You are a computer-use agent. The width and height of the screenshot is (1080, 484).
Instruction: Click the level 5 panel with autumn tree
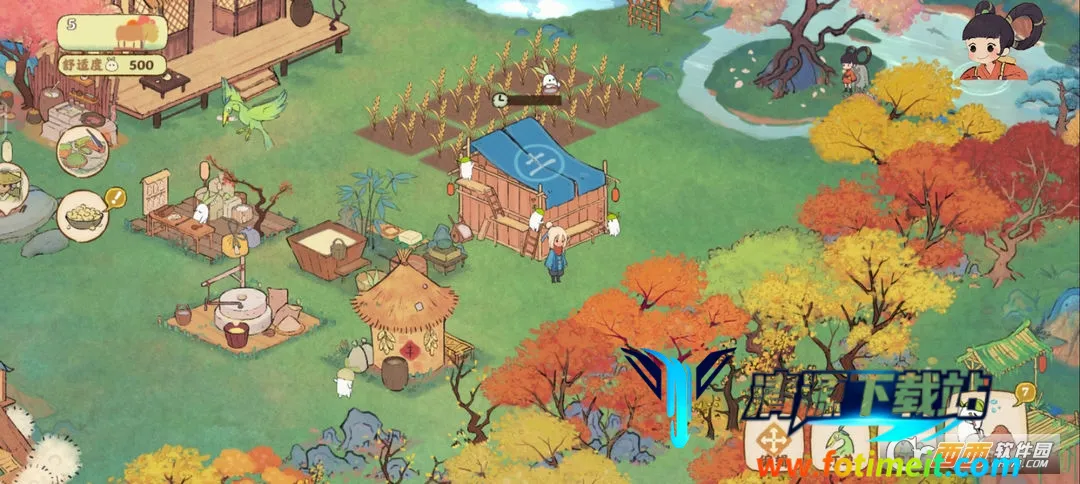coord(111,33)
